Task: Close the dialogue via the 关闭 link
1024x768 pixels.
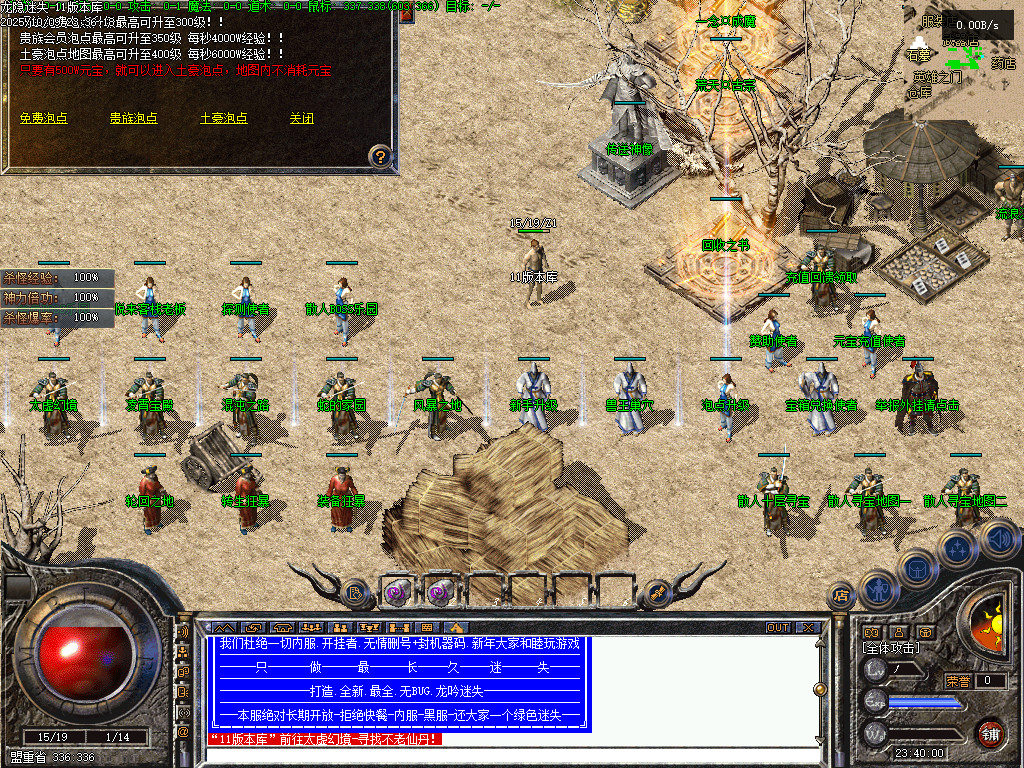Action: (301, 118)
